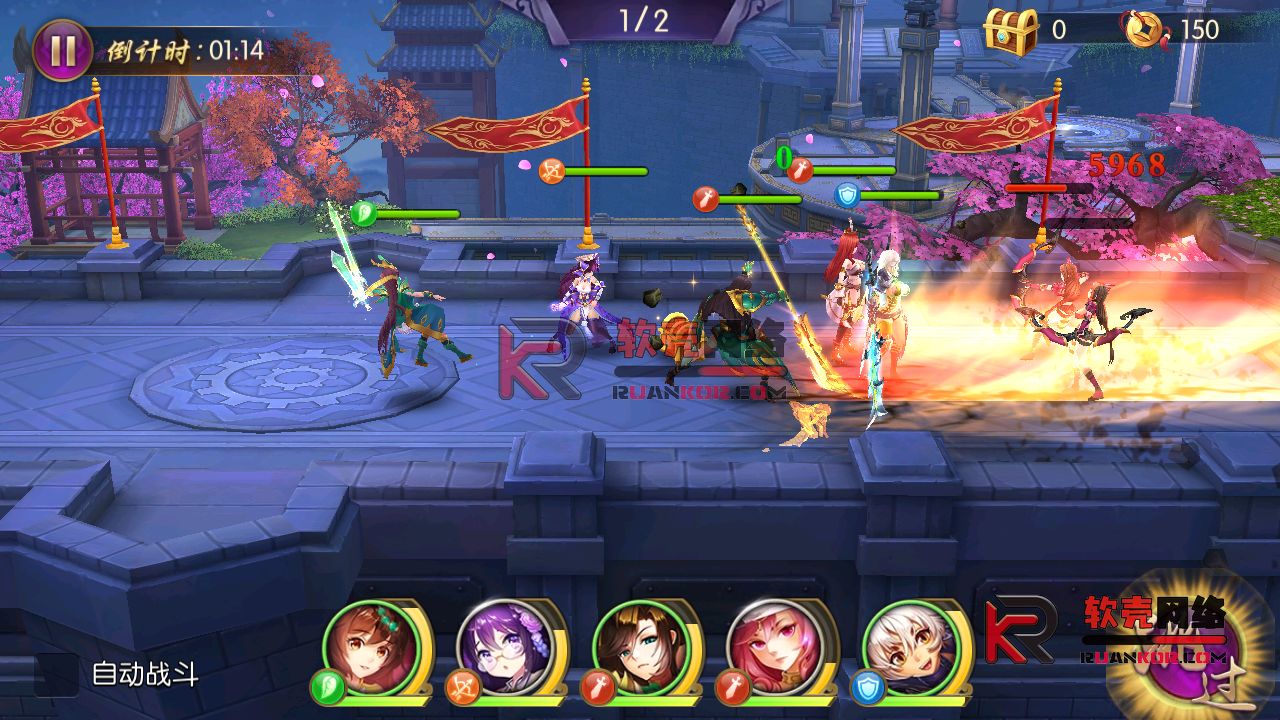This screenshot has width=1280, height=720.
Task: Click the leaf marker above the green warrior
Action: [x=362, y=212]
